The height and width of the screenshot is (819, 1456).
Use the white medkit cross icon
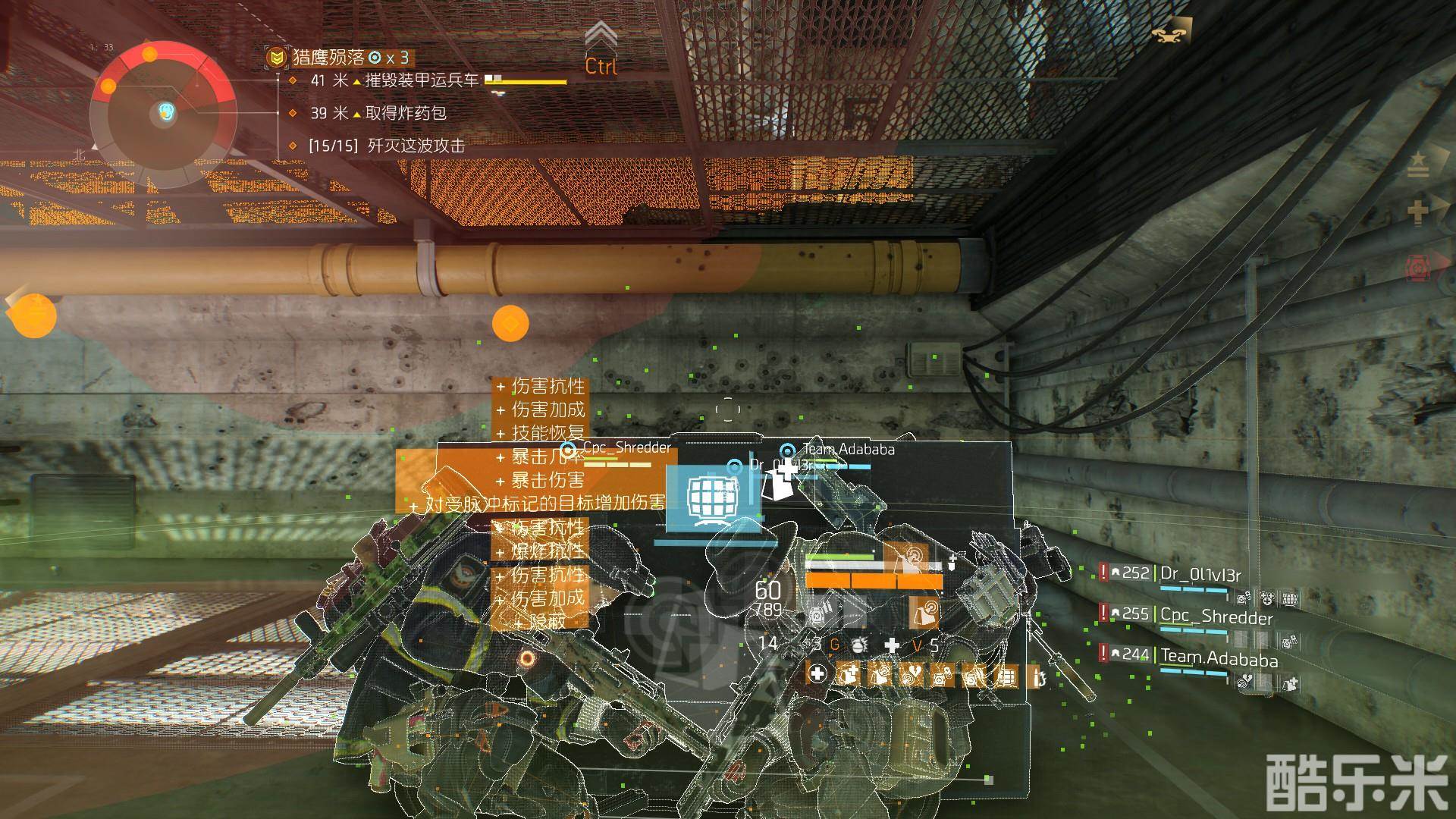point(893,645)
